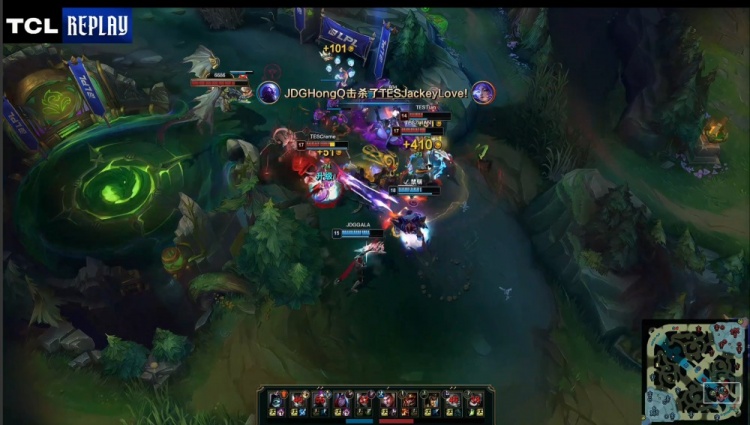The height and width of the screenshot is (425, 750).
Task: Select TESJackeyLove's victim portrait in the kill feed
Action: click(483, 93)
